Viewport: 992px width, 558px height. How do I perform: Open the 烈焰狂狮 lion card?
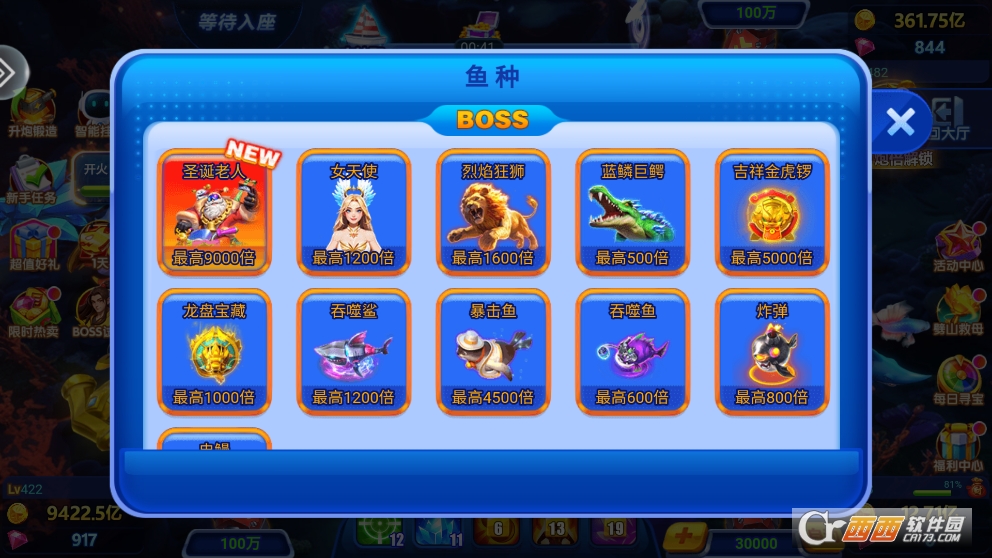coord(493,212)
